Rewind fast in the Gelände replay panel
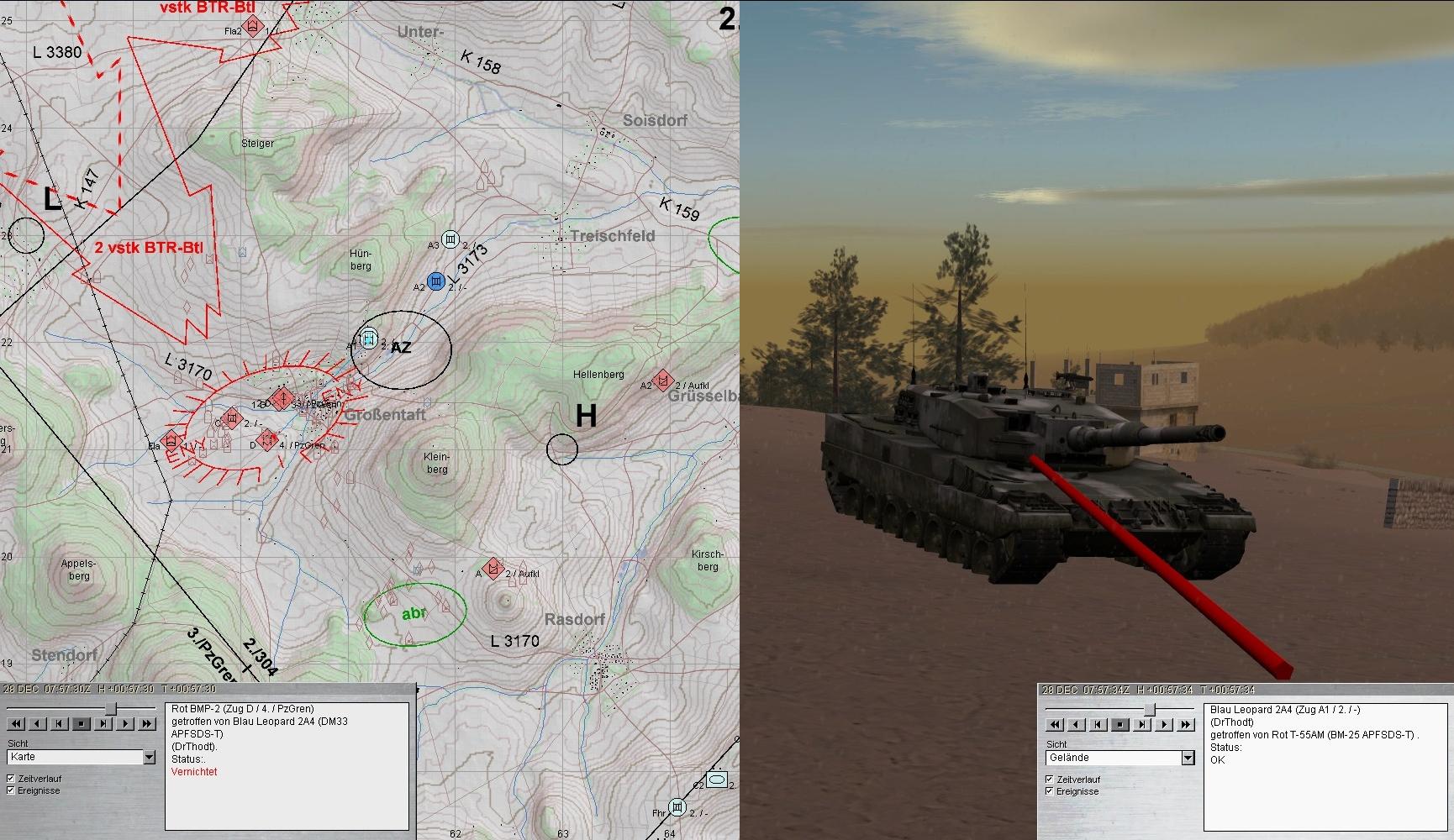The image size is (1454, 840). tap(1055, 724)
